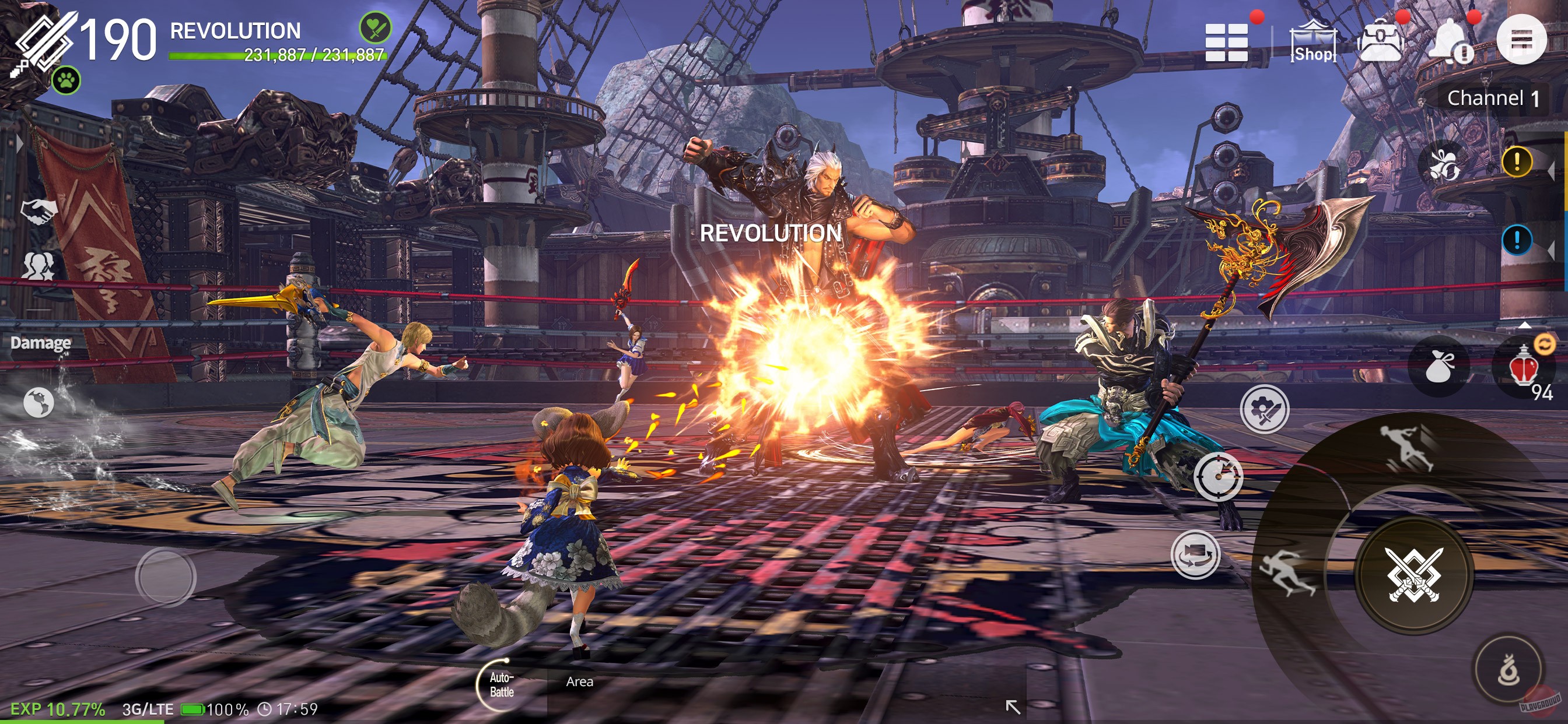The height and width of the screenshot is (724, 1568).
Task: Open the handshake trade icon
Action: (39, 210)
